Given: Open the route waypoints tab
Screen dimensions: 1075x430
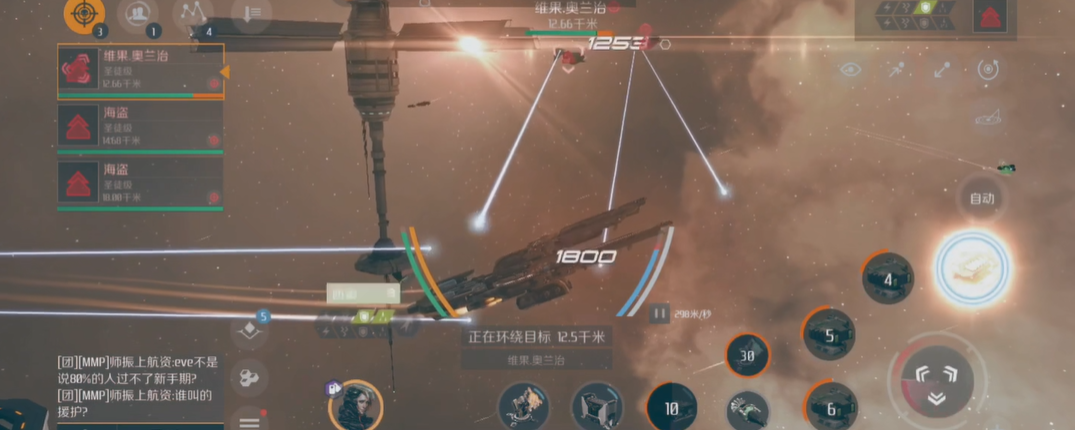Looking at the screenshot, I should pos(192,15).
